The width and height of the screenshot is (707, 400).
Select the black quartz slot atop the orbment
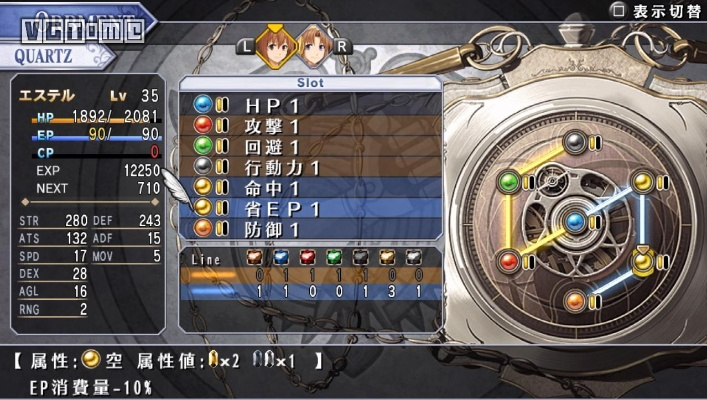coord(575,143)
